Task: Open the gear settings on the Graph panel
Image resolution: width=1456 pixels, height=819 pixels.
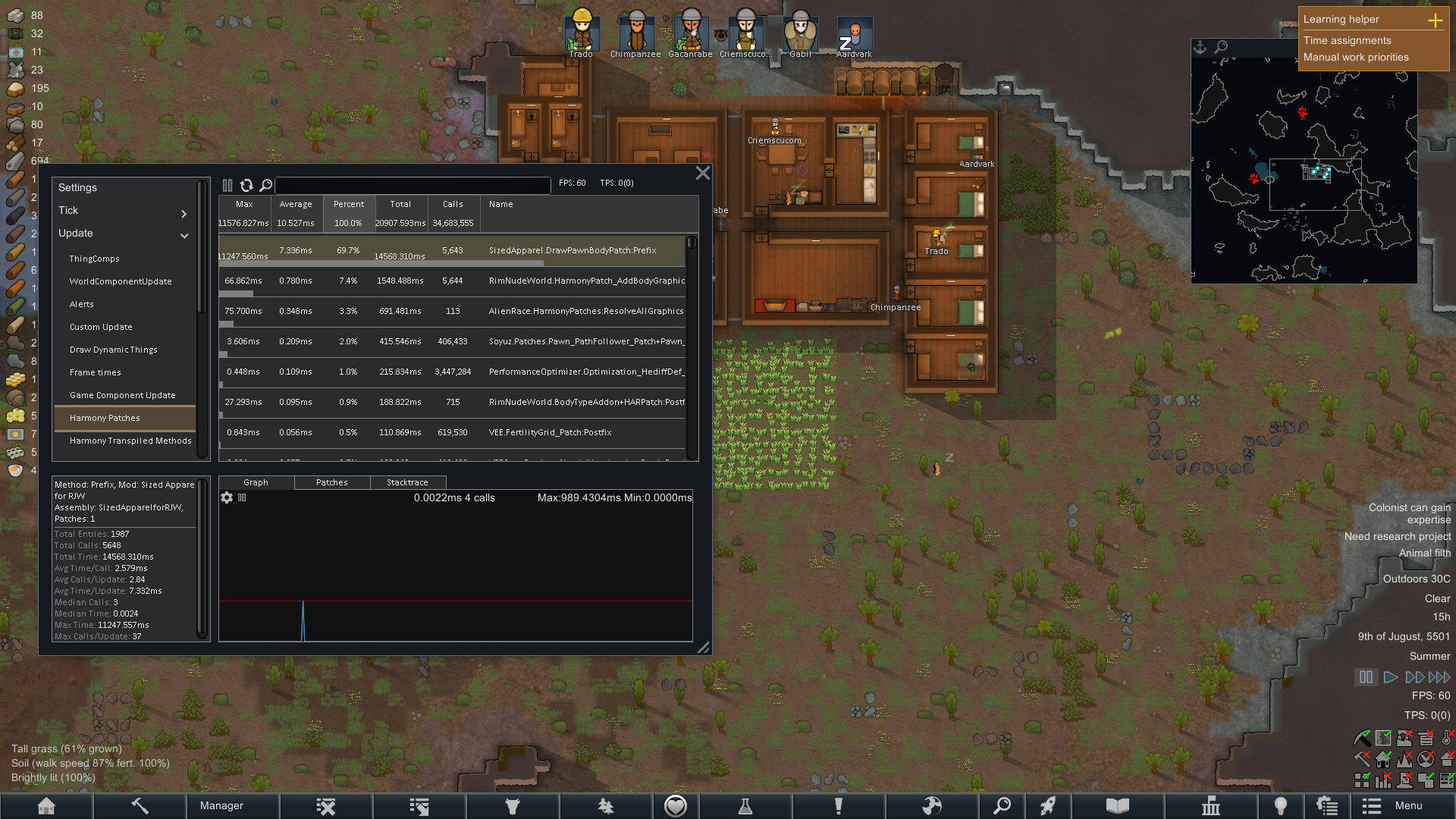Action: [x=227, y=498]
